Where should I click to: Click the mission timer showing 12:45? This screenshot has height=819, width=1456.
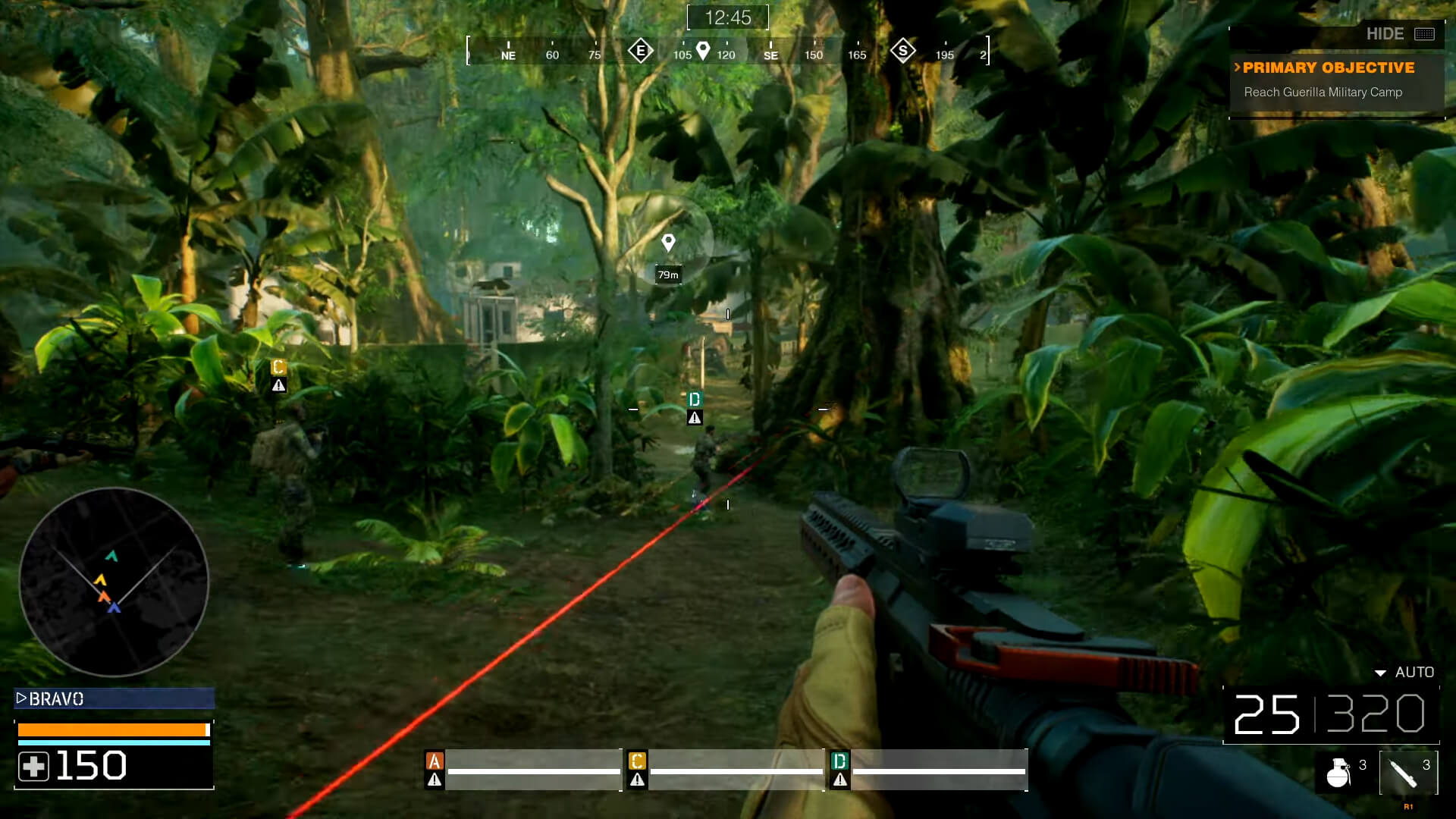coord(726,17)
